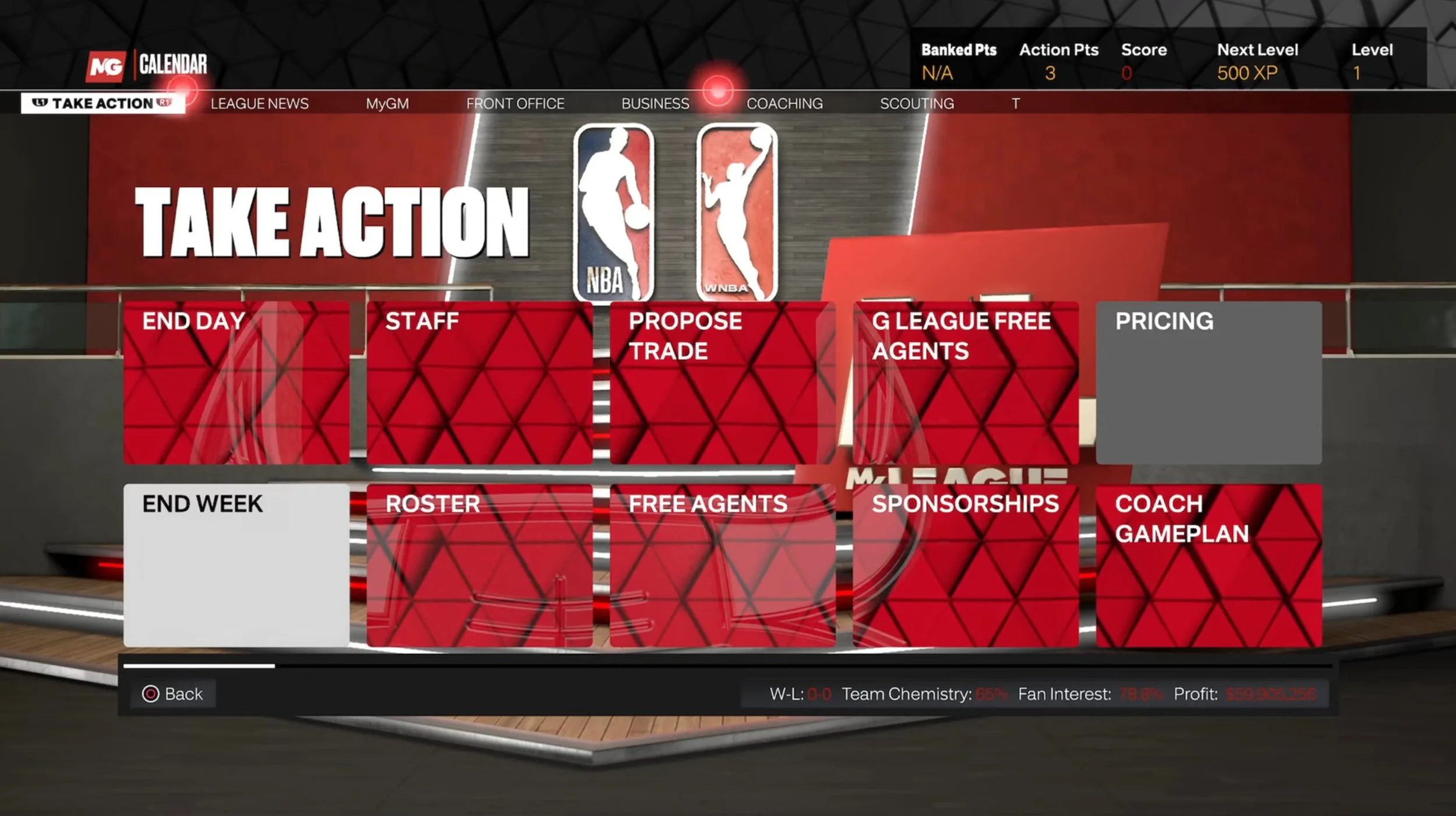This screenshot has height=816, width=1456.
Task: Switch to the Scouting tab
Action: [x=917, y=104]
